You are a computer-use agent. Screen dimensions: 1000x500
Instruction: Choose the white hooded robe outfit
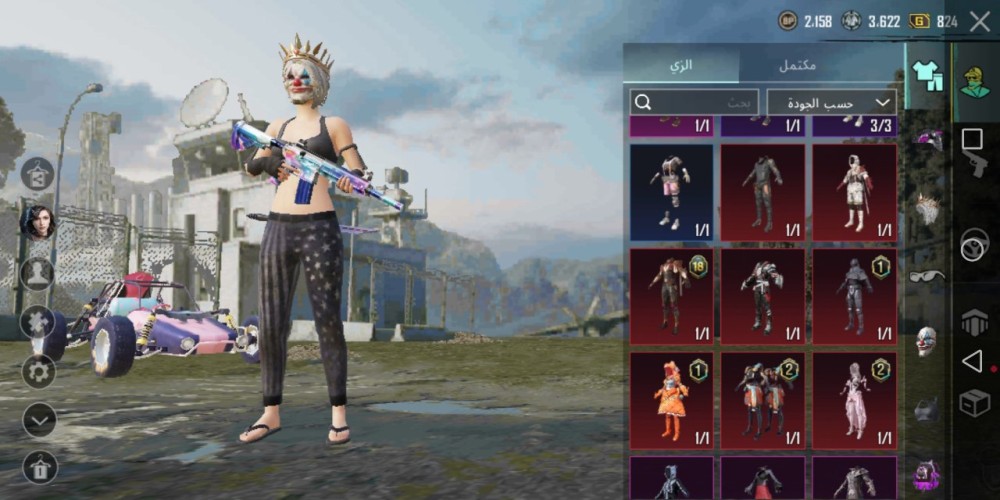click(x=854, y=193)
